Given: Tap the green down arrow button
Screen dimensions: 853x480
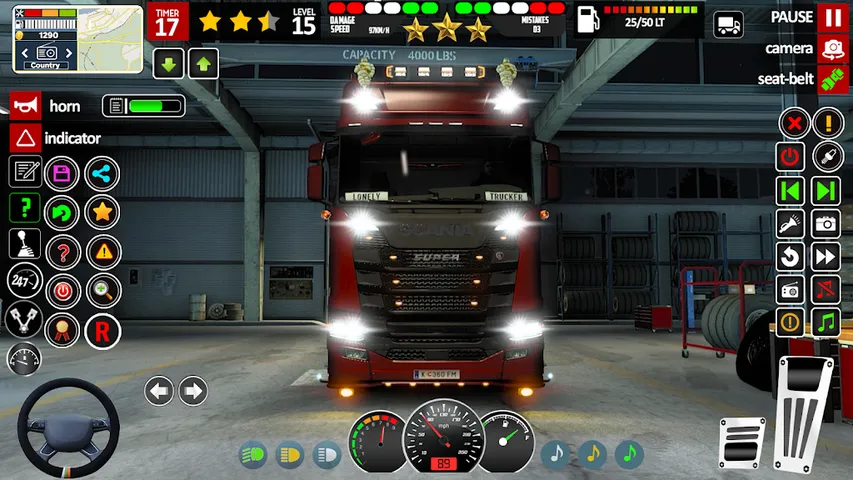Looking at the screenshot, I should pyautogui.click(x=168, y=65).
